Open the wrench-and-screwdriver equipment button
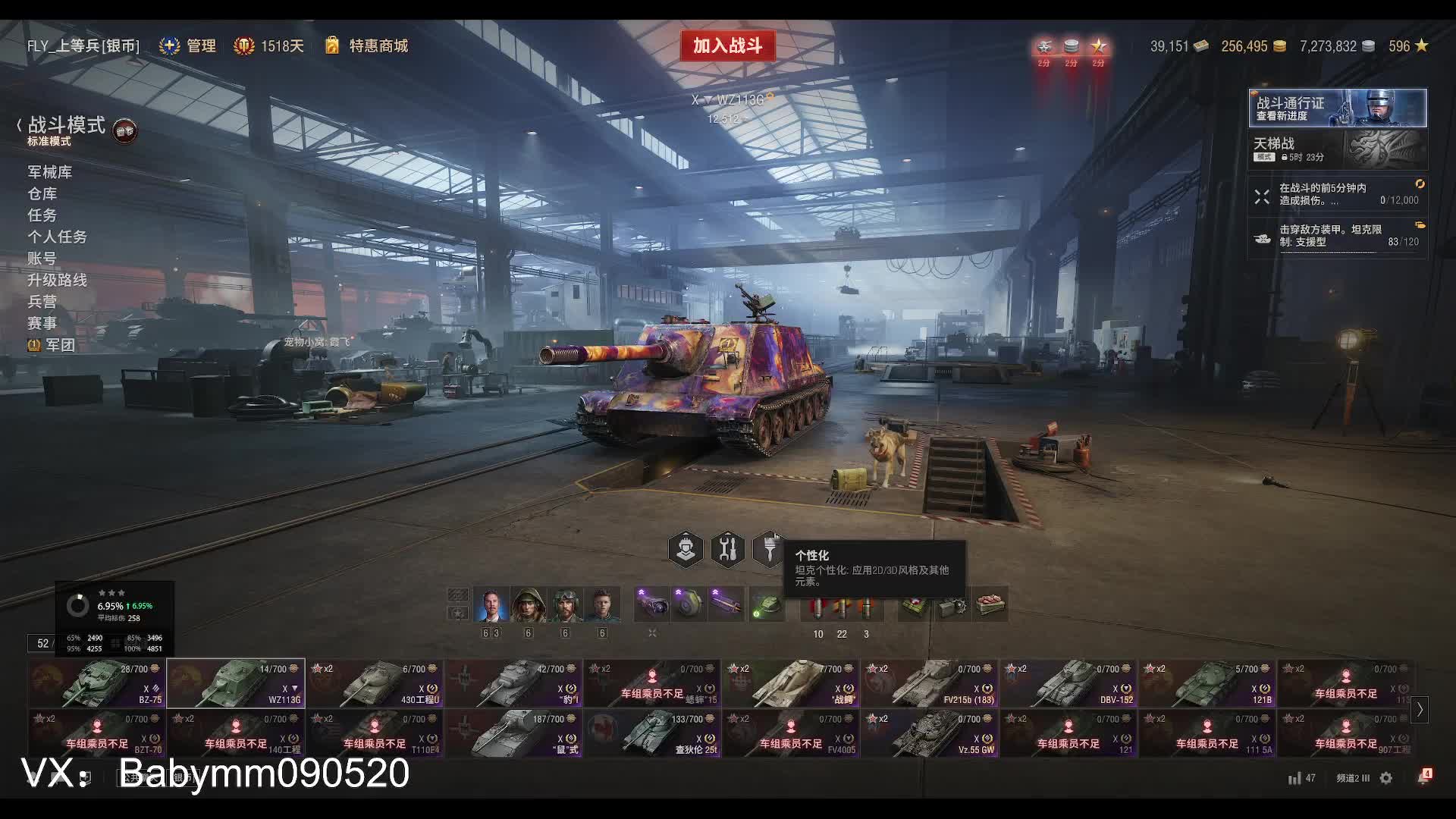1456x819 pixels. pos(728,549)
